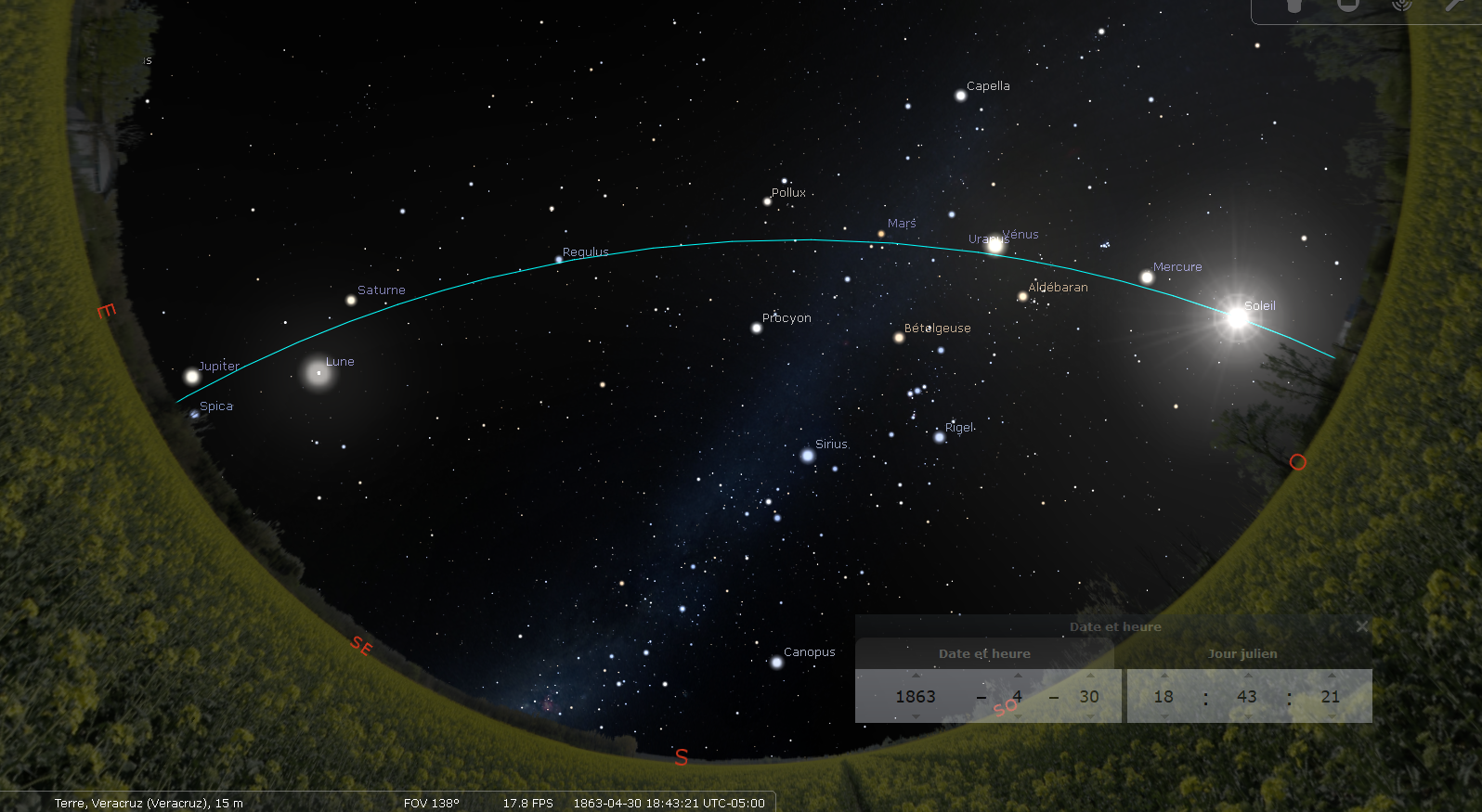The width and height of the screenshot is (1482, 812).
Task: Increase the year with its up arrow
Action: coord(916,676)
